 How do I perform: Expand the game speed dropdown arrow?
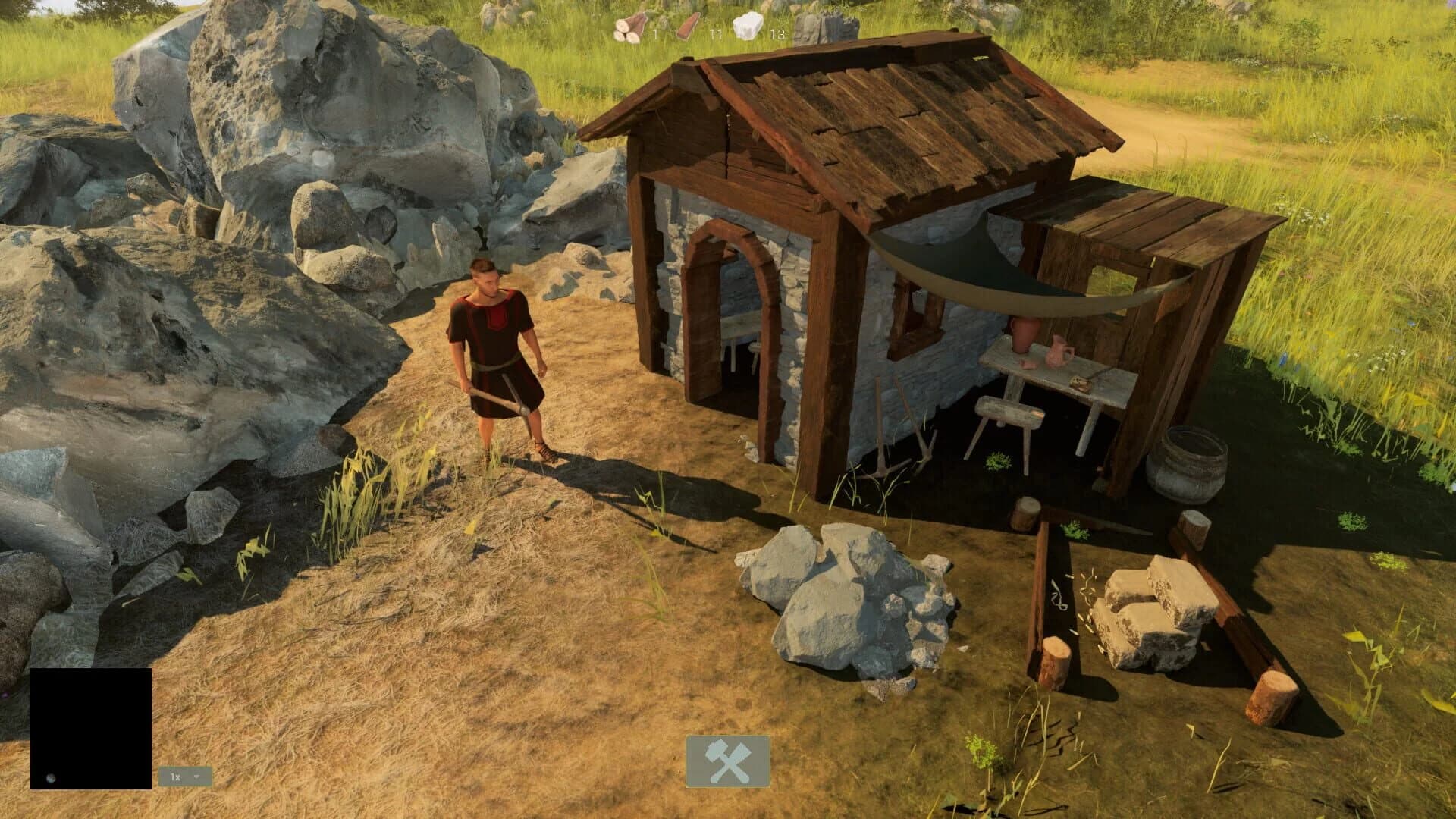pyautogui.click(x=196, y=777)
